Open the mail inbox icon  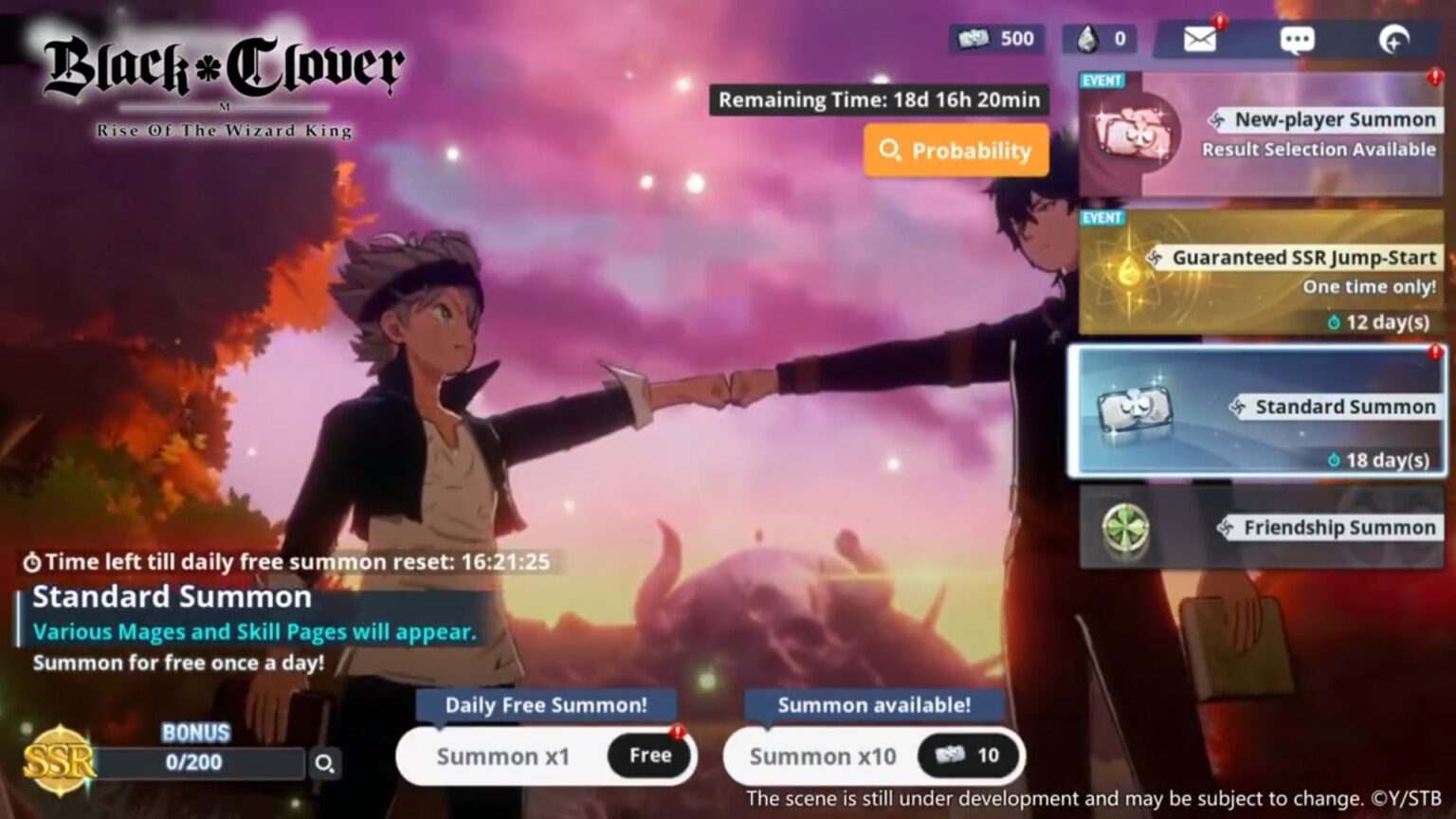tap(1200, 38)
